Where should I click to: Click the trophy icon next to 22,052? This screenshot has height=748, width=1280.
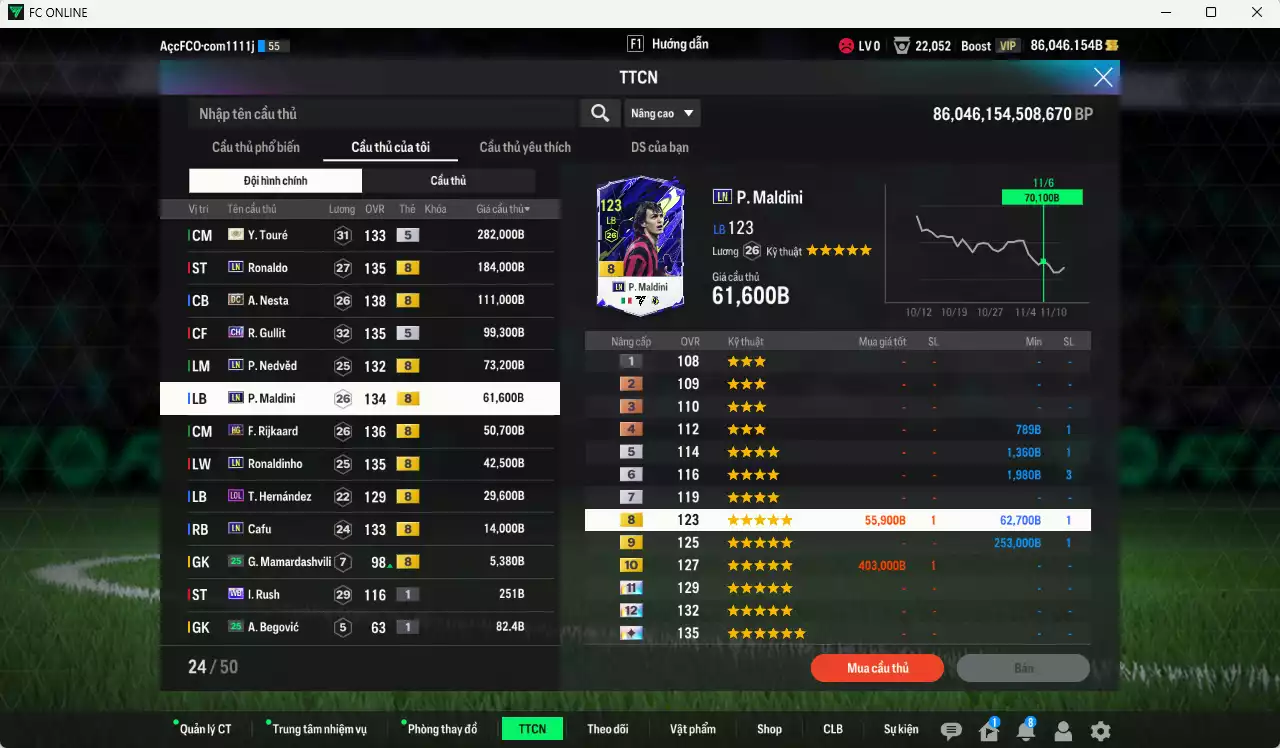902,45
